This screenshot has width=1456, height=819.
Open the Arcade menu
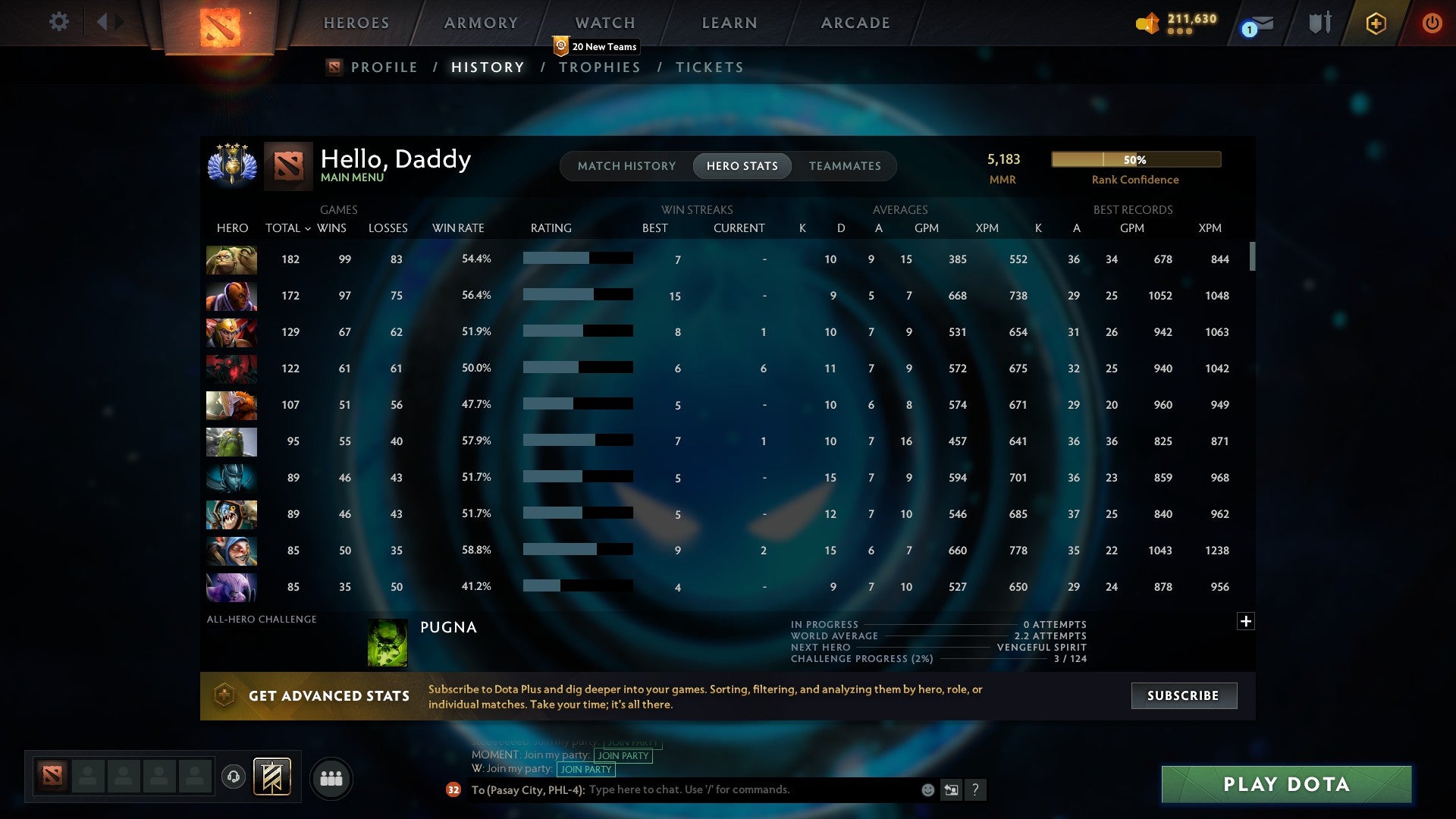click(x=855, y=23)
